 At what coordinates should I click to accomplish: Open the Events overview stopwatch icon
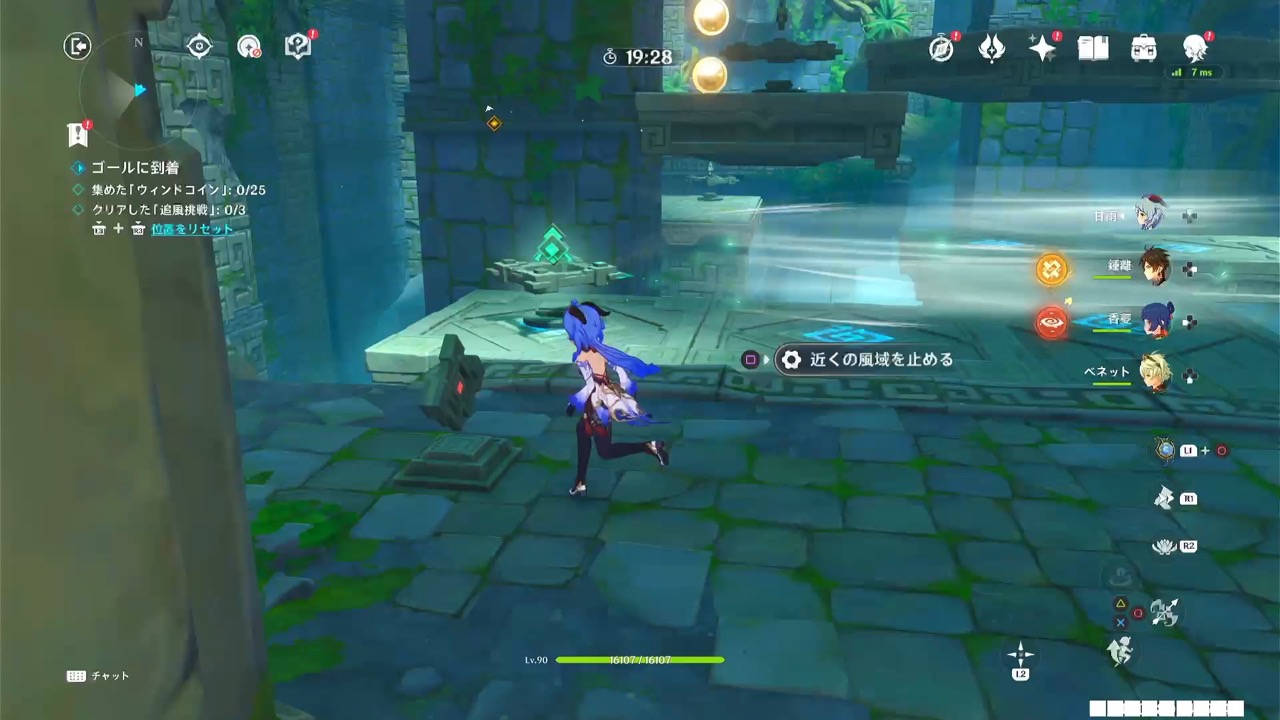[941, 47]
